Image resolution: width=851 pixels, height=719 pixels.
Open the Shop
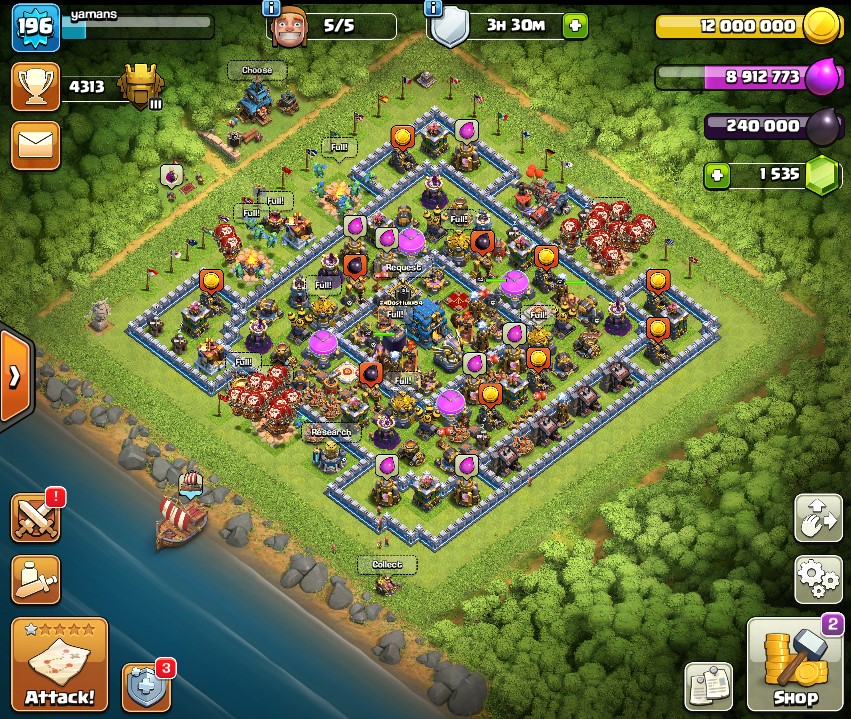(795, 664)
